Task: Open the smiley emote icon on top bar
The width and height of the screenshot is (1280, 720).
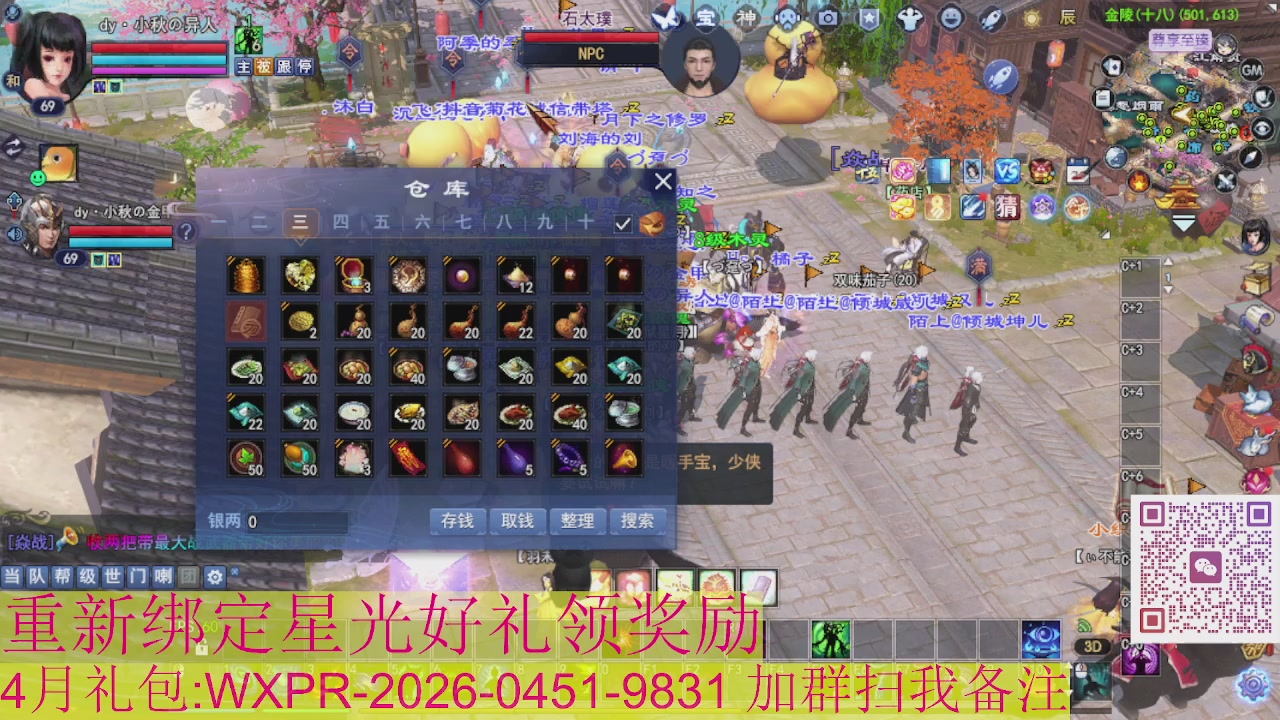Action: tap(950, 15)
